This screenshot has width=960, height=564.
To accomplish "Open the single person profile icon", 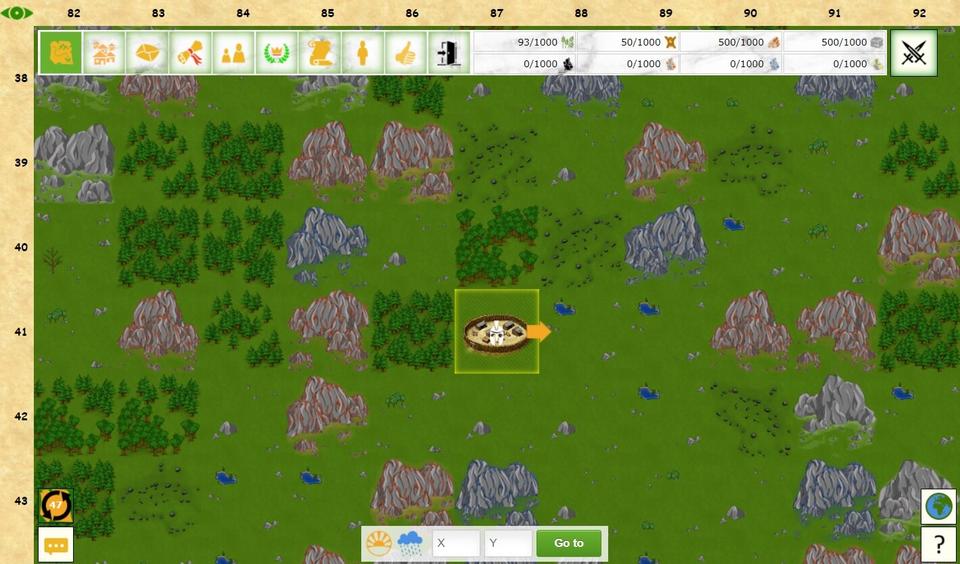I will pos(362,52).
